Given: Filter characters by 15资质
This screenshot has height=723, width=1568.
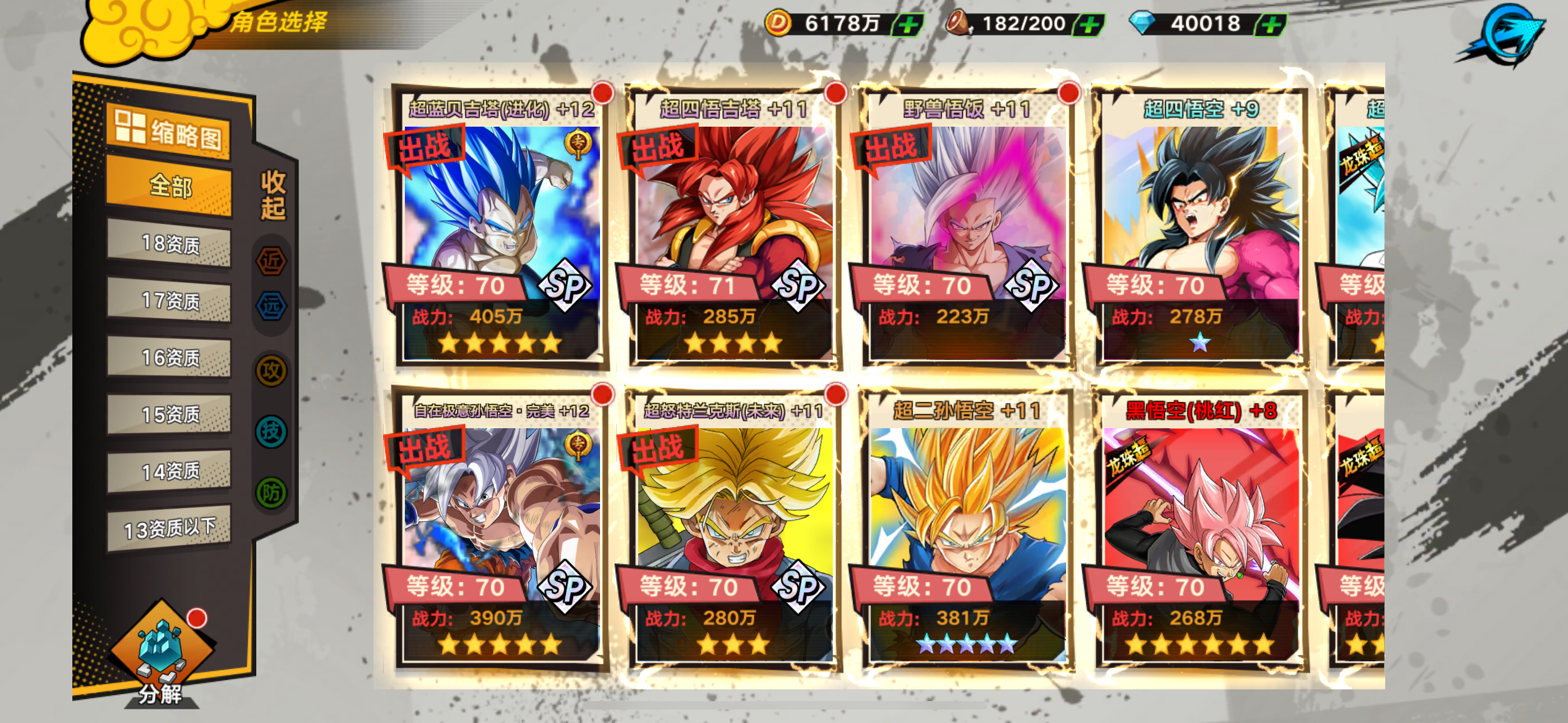Looking at the screenshot, I should [169, 414].
